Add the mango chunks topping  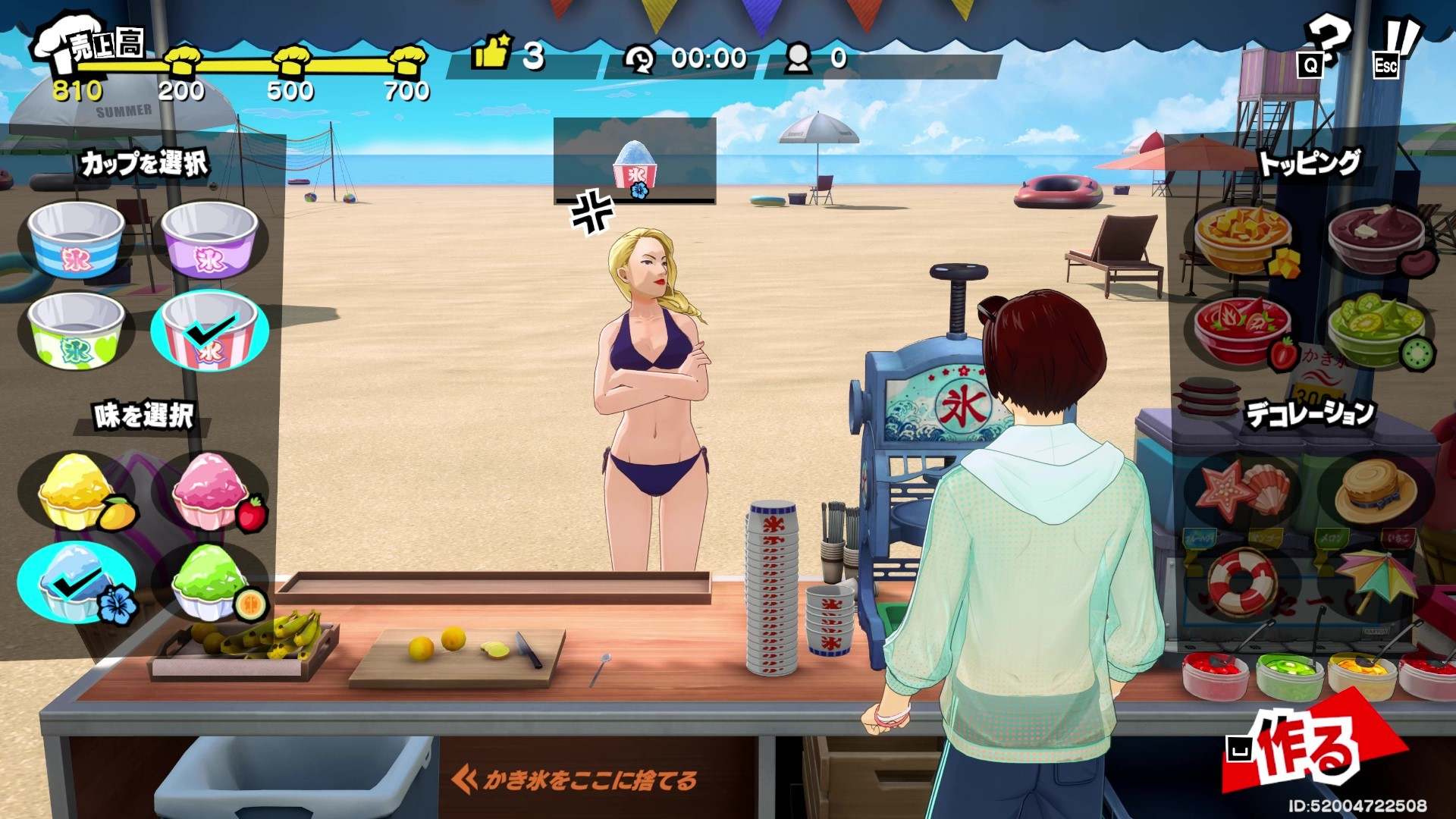pos(1242,241)
